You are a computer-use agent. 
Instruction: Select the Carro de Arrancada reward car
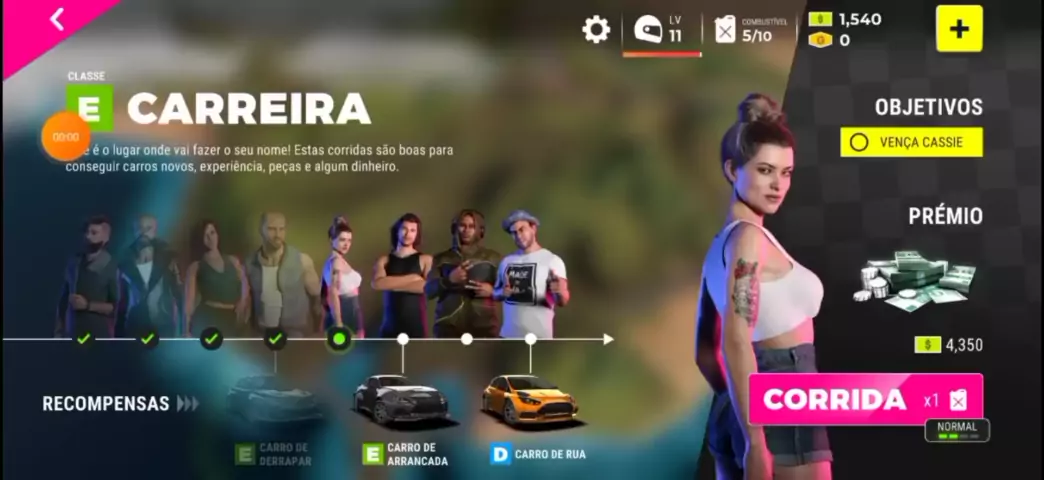click(x=402, y=399)
